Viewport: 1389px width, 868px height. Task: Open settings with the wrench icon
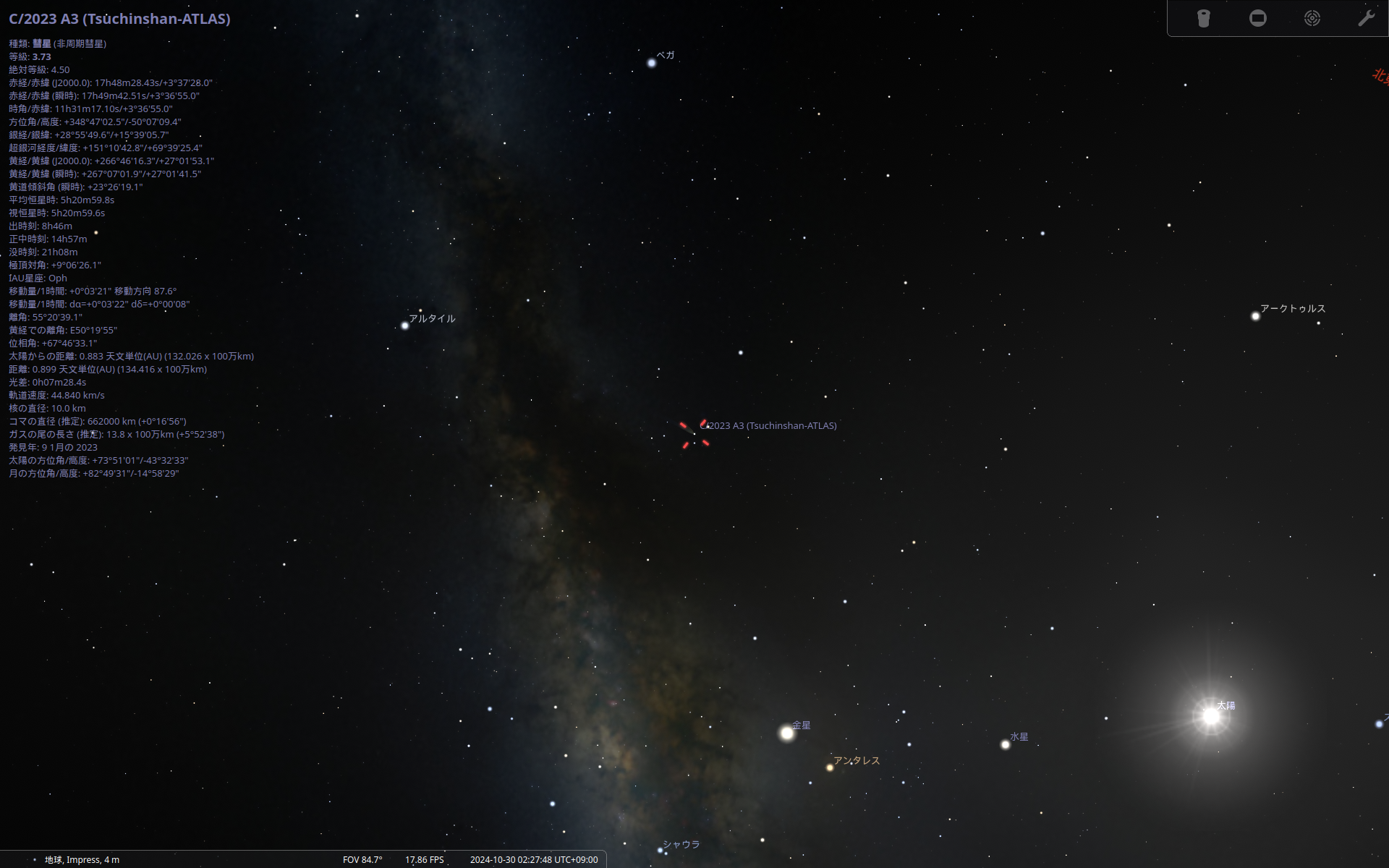1367,18
